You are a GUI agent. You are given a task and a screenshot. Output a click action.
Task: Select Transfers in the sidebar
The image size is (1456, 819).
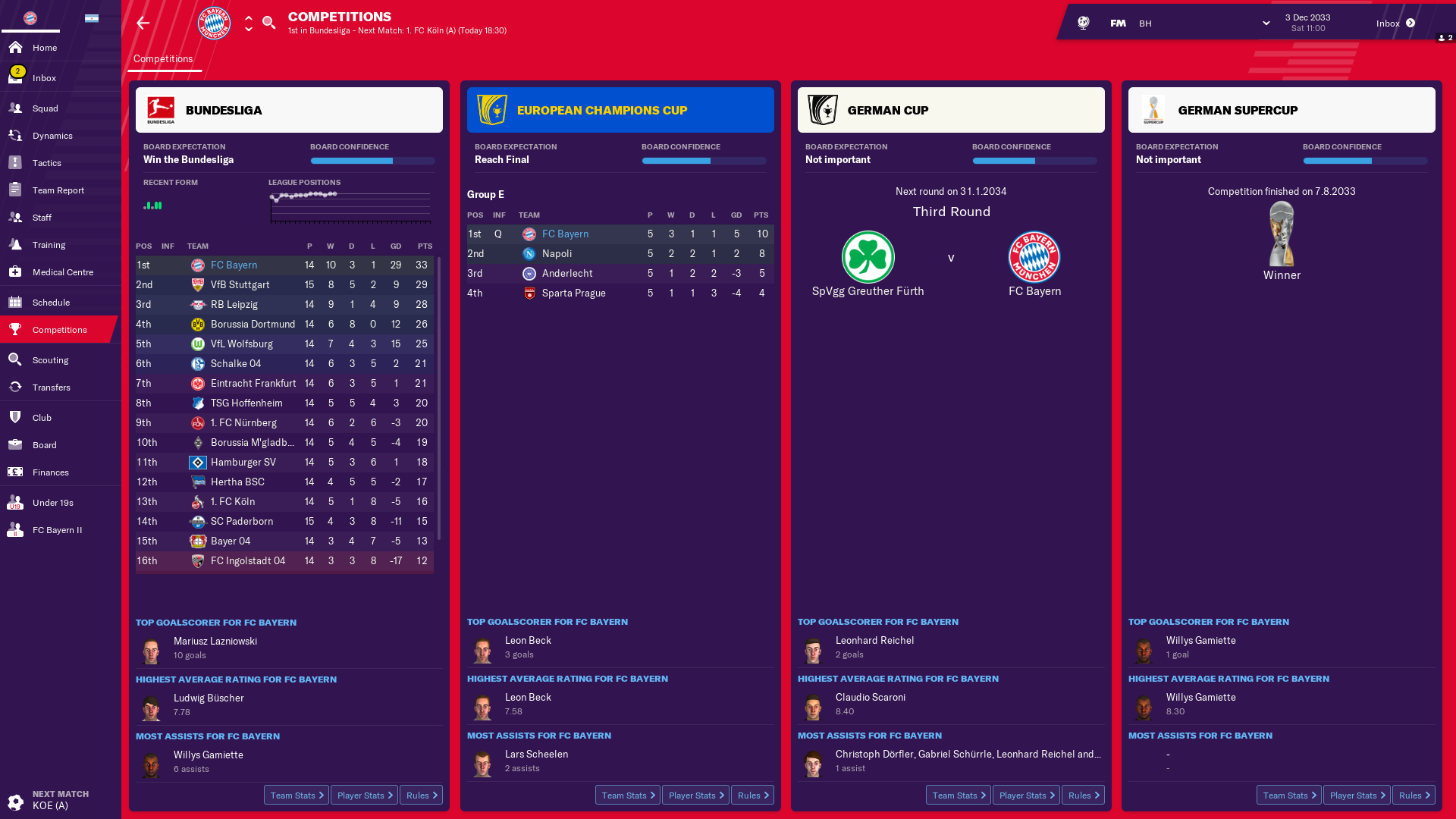(x=51, y=388)
